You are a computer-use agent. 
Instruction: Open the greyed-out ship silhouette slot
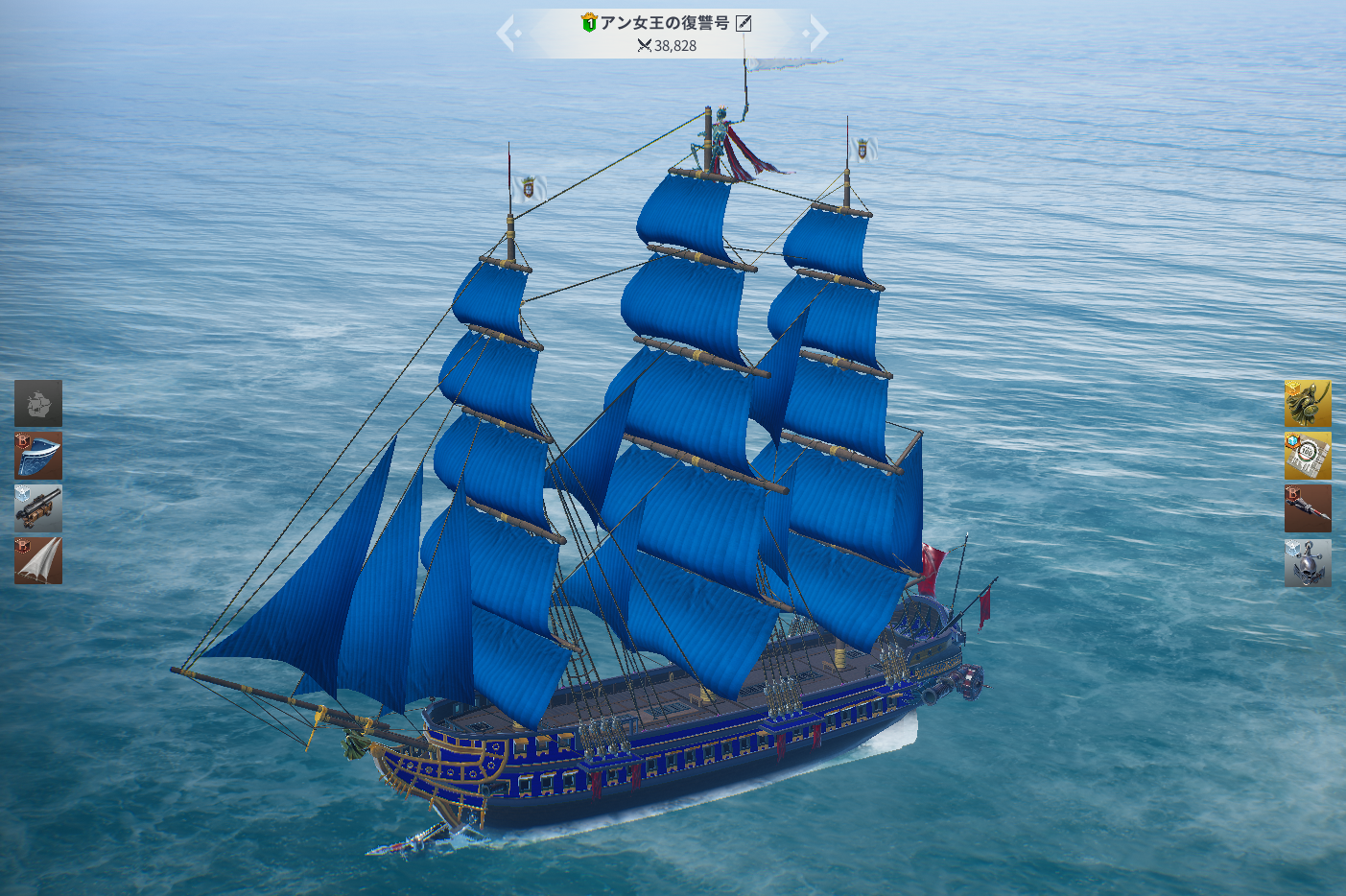[38, 403]
